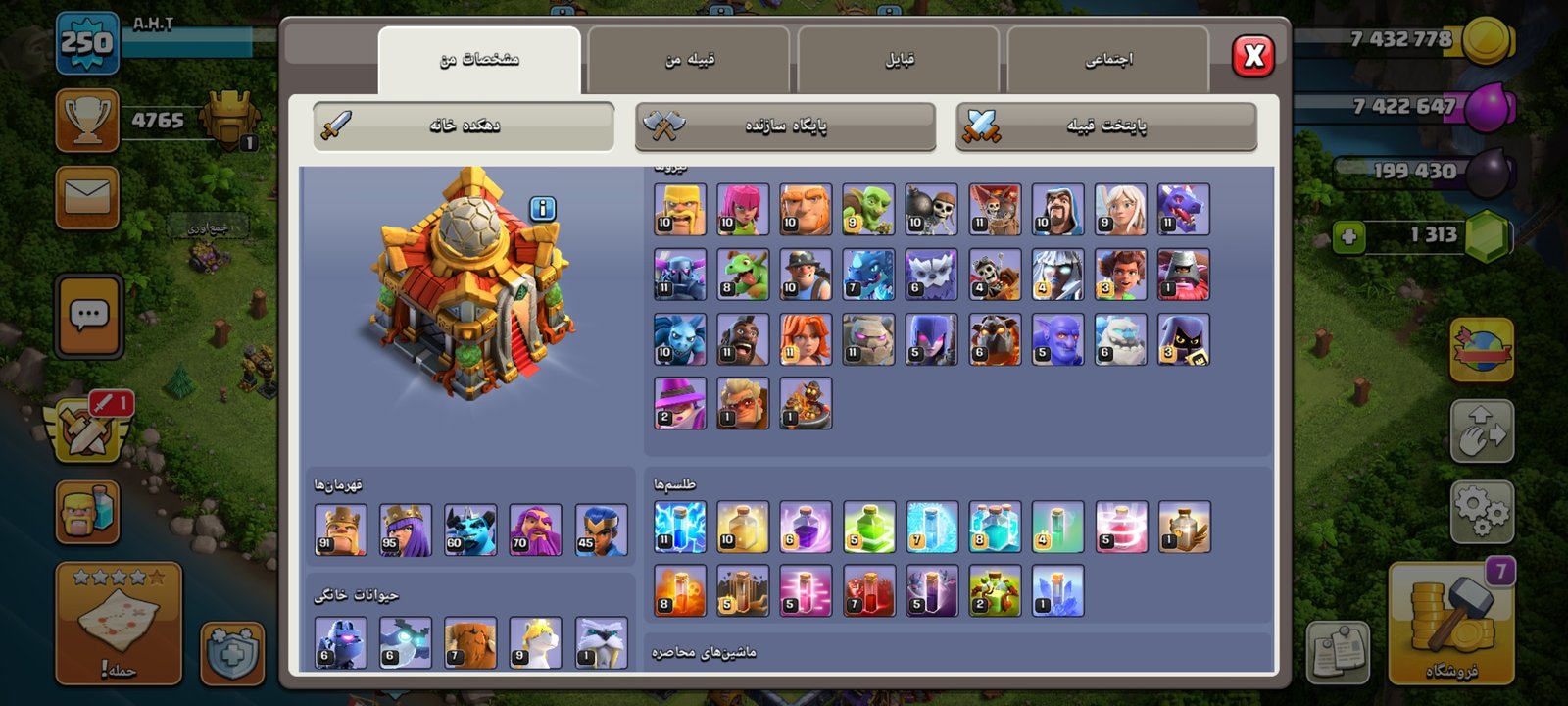Close the profile window
1568x706 pixels.
click(x=1253, y=56)
